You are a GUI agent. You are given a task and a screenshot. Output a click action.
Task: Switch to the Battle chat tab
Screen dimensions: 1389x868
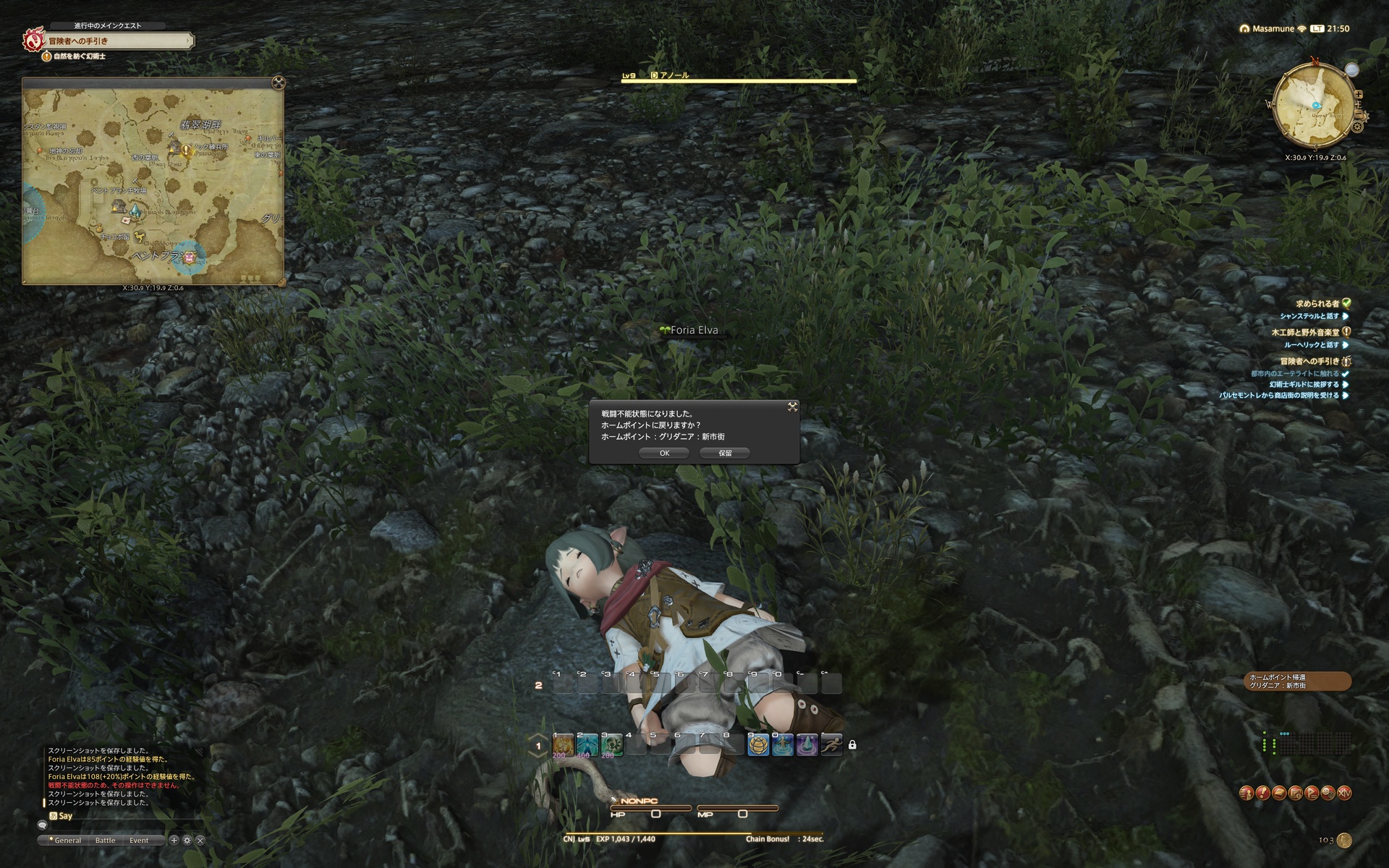coord(105,841)
